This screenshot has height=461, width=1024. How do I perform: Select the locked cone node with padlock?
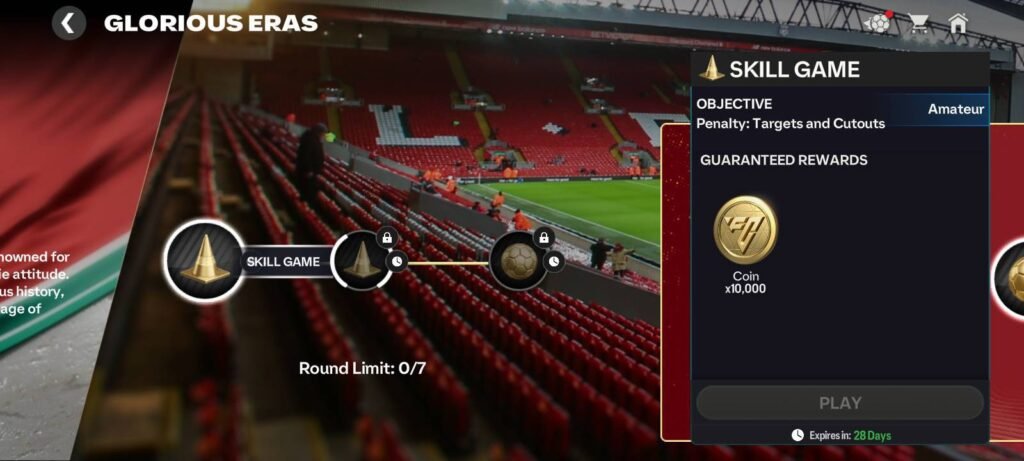point(362,261)
